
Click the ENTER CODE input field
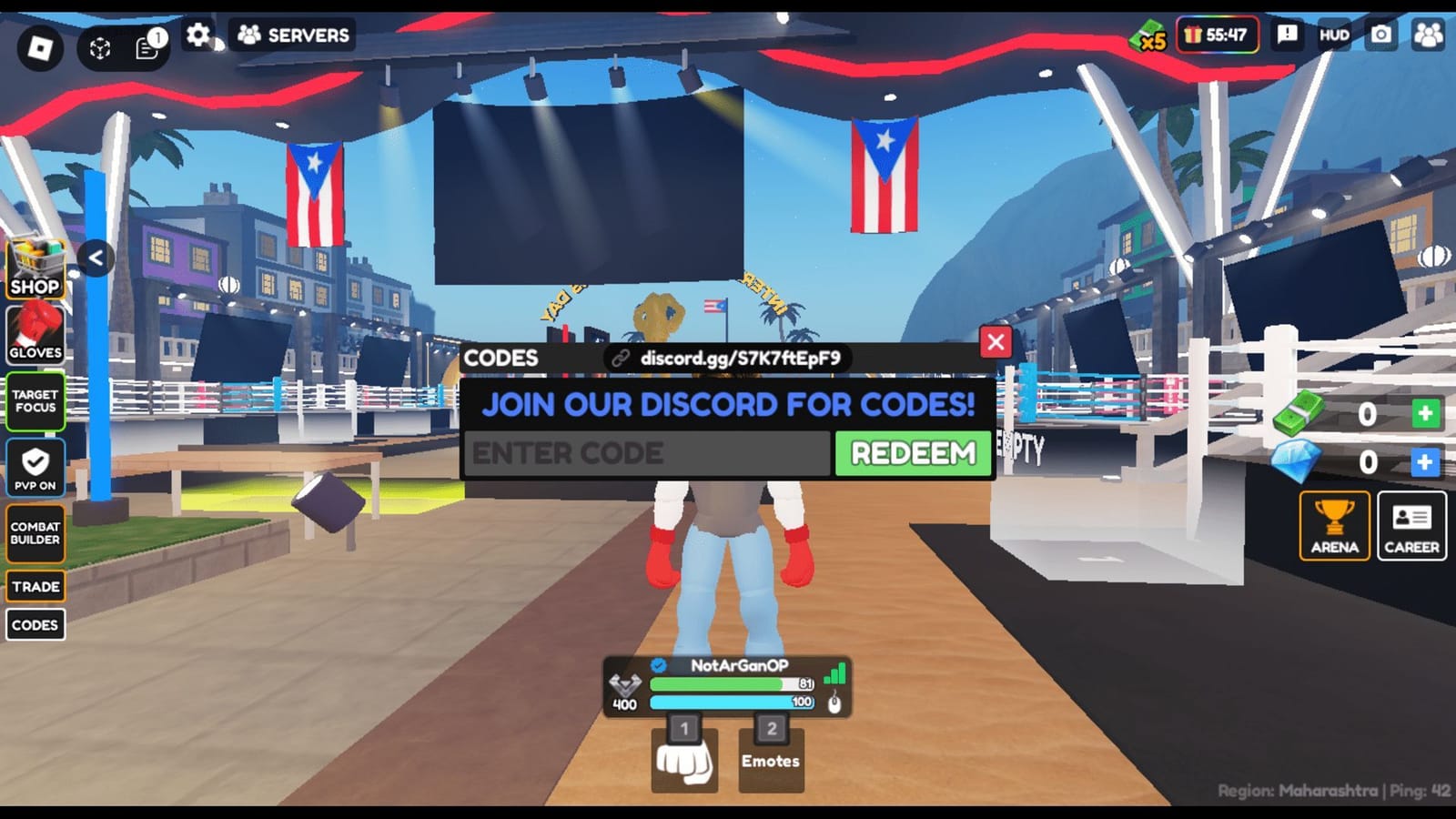tap(646, 452)
